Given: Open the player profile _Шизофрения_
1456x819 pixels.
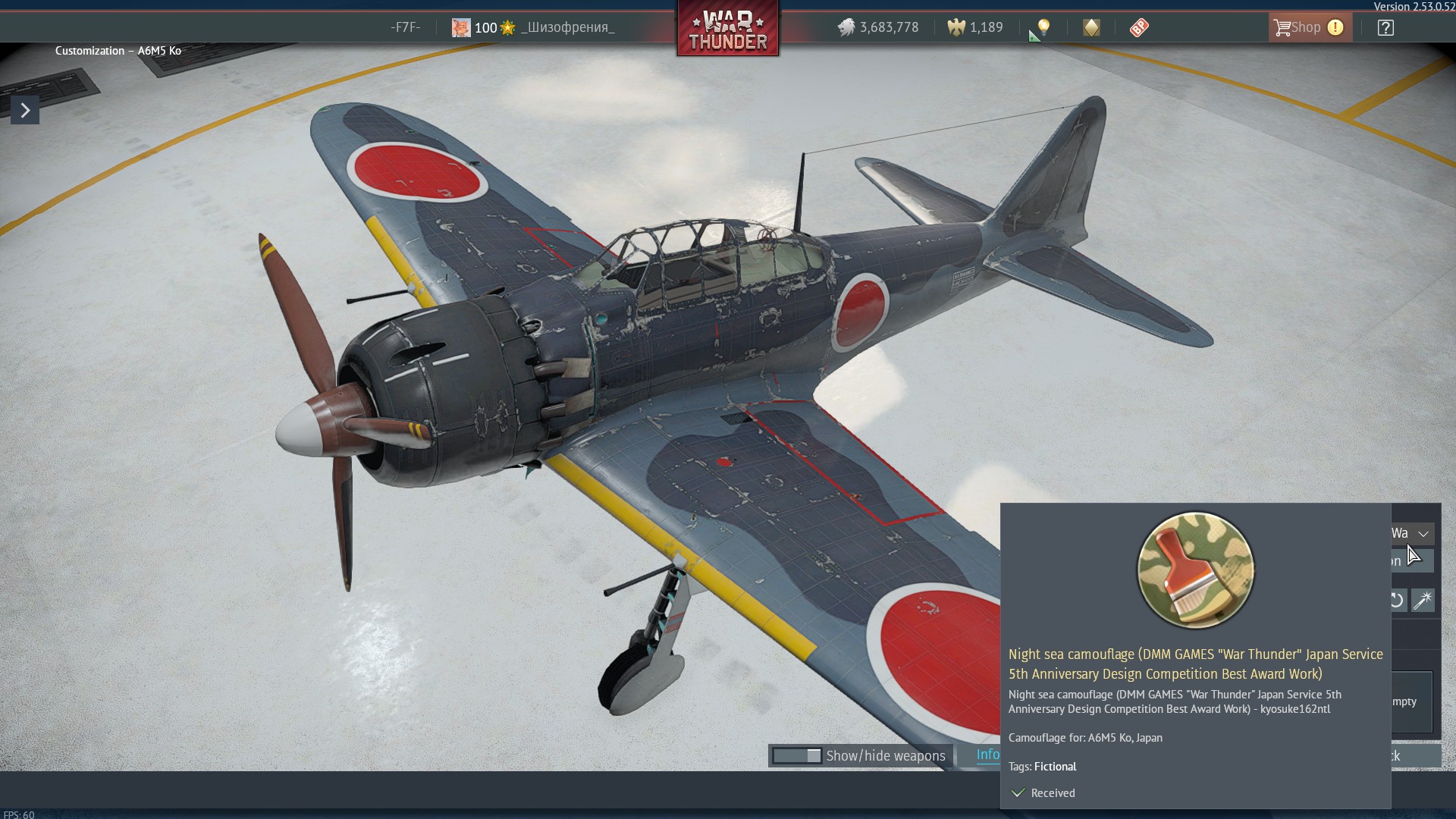Looking at the screenshot, I should (x=567, y=28).
